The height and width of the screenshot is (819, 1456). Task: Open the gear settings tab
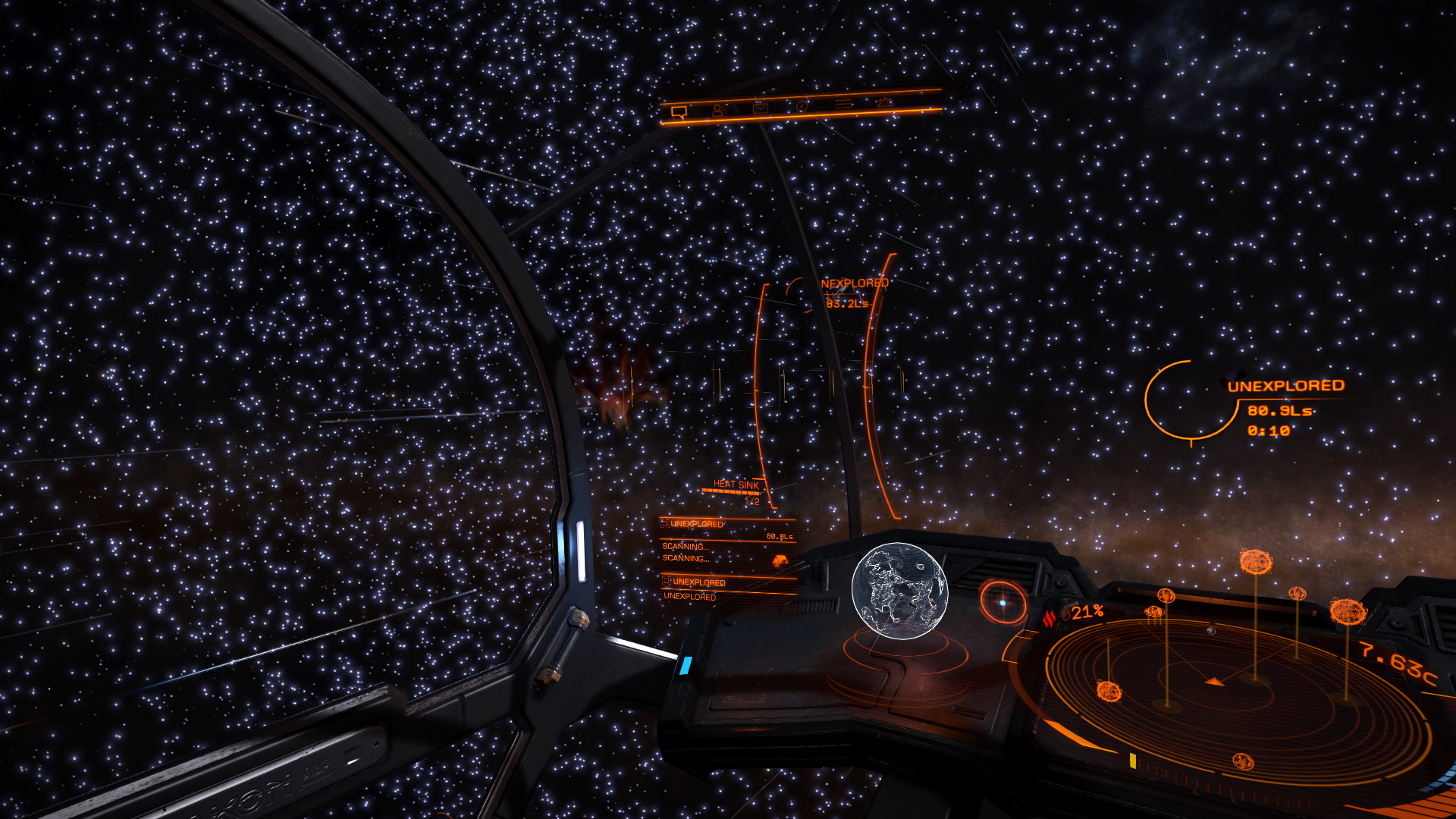[x=884, y=101]
